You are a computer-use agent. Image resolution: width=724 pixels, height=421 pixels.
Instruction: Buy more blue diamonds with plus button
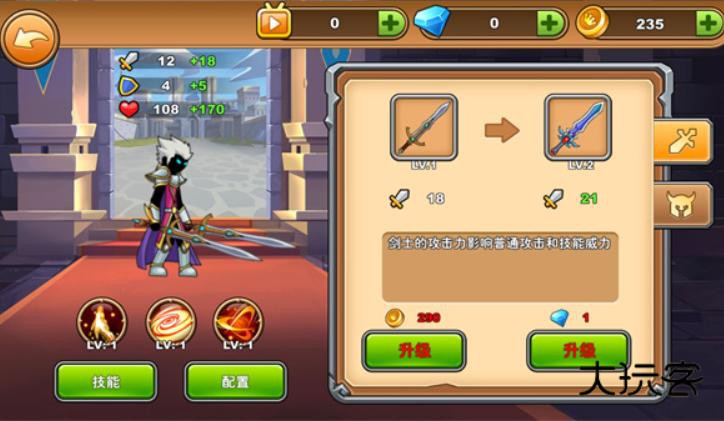[549, 23]
